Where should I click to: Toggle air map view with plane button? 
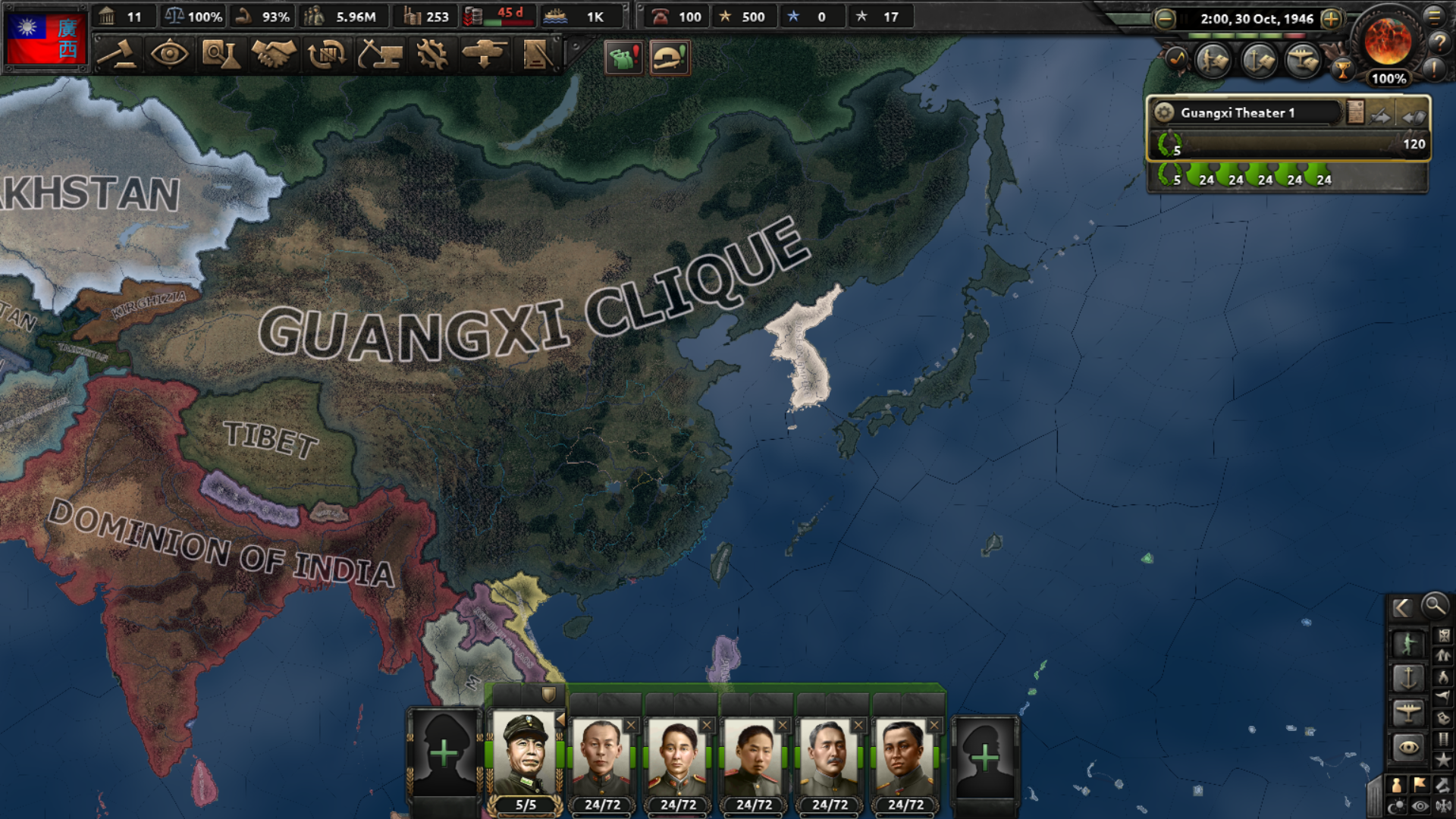point(1407,713)
